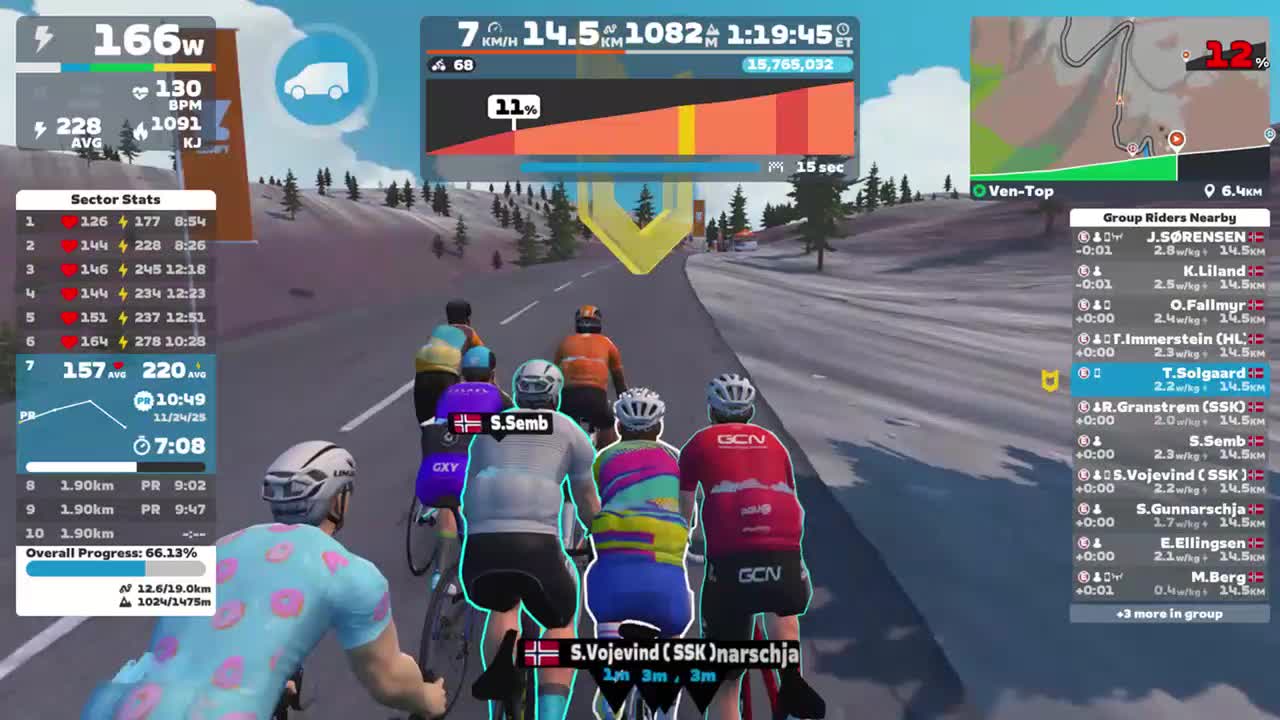Screen dimensions: 1280x720
Task: Click the Overall Progress bar at 66.13%
Action: coord(113,567)
